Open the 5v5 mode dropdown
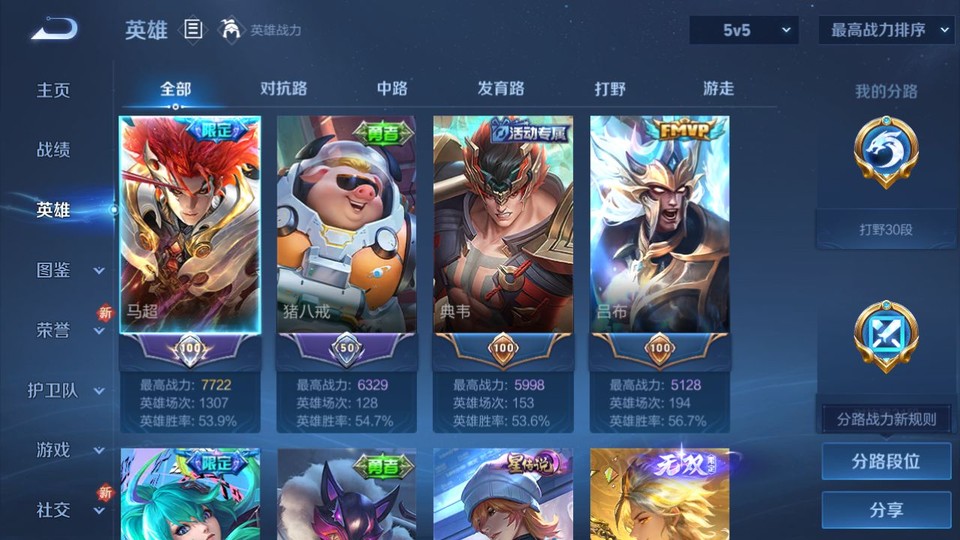The height and width of the screenshot is (540, 960). point(743,30)
